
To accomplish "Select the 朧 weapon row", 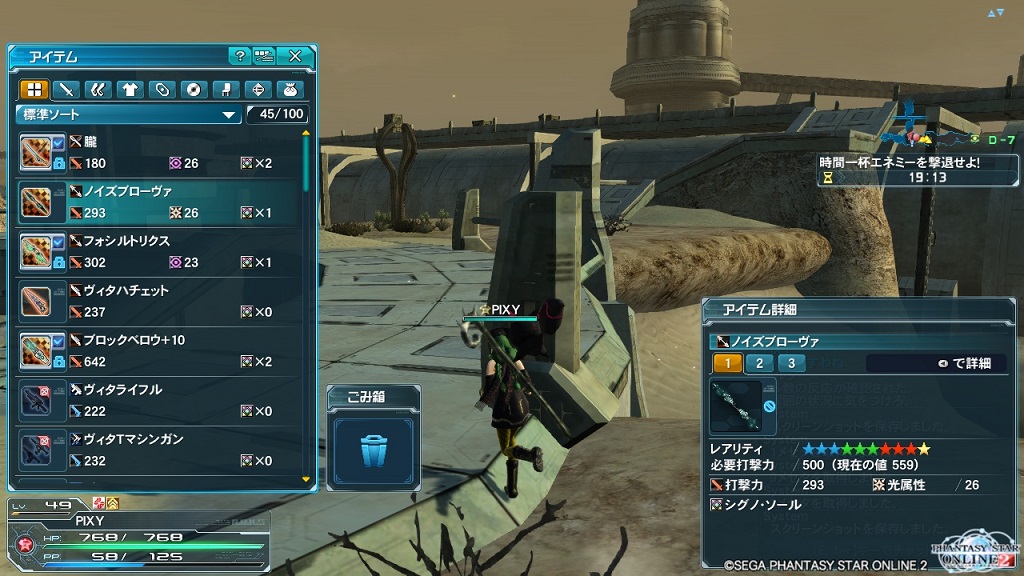I will pos(160,152).
